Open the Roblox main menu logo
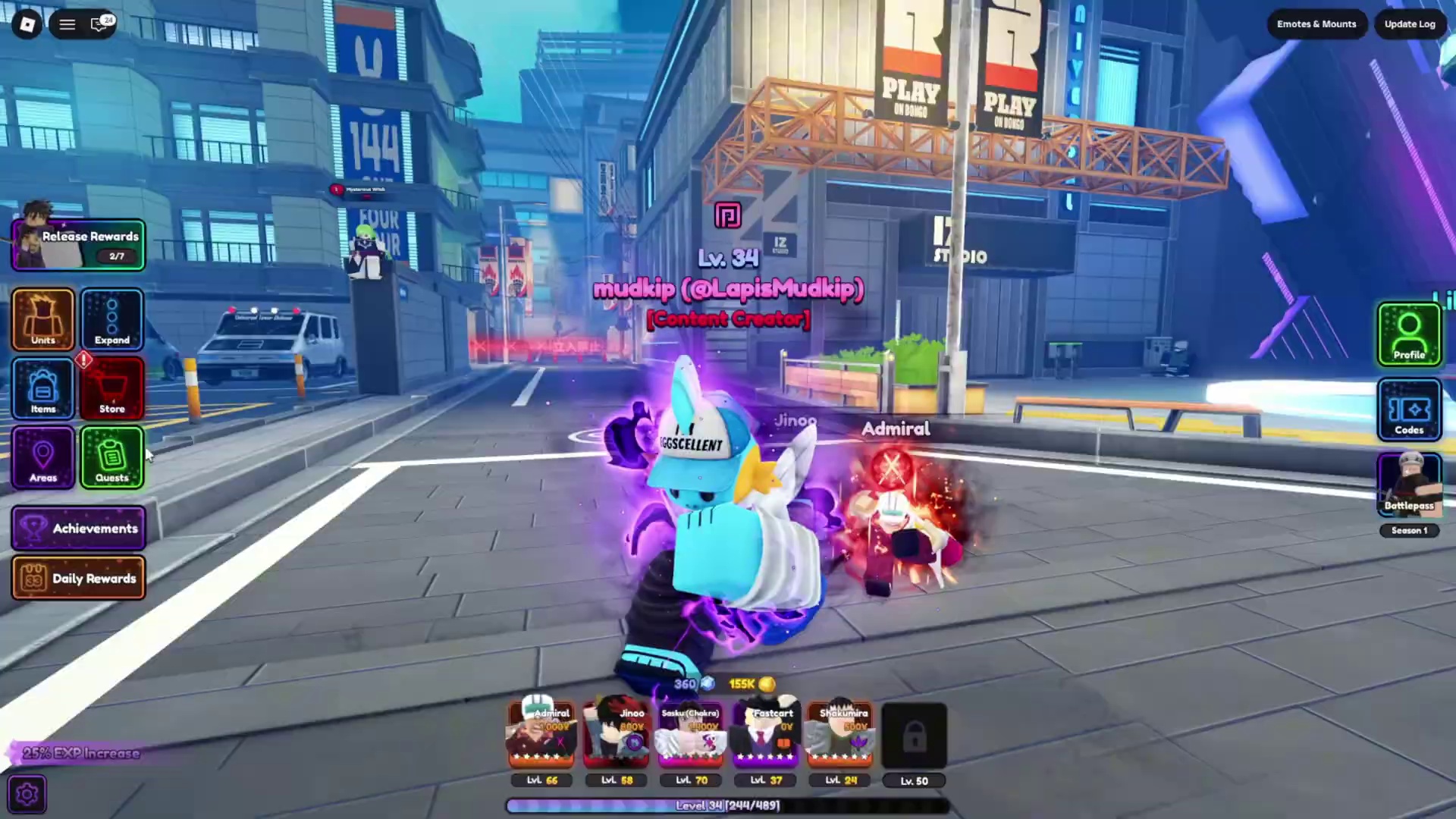Screen dimensions: 1456x819 click(27, 24)
